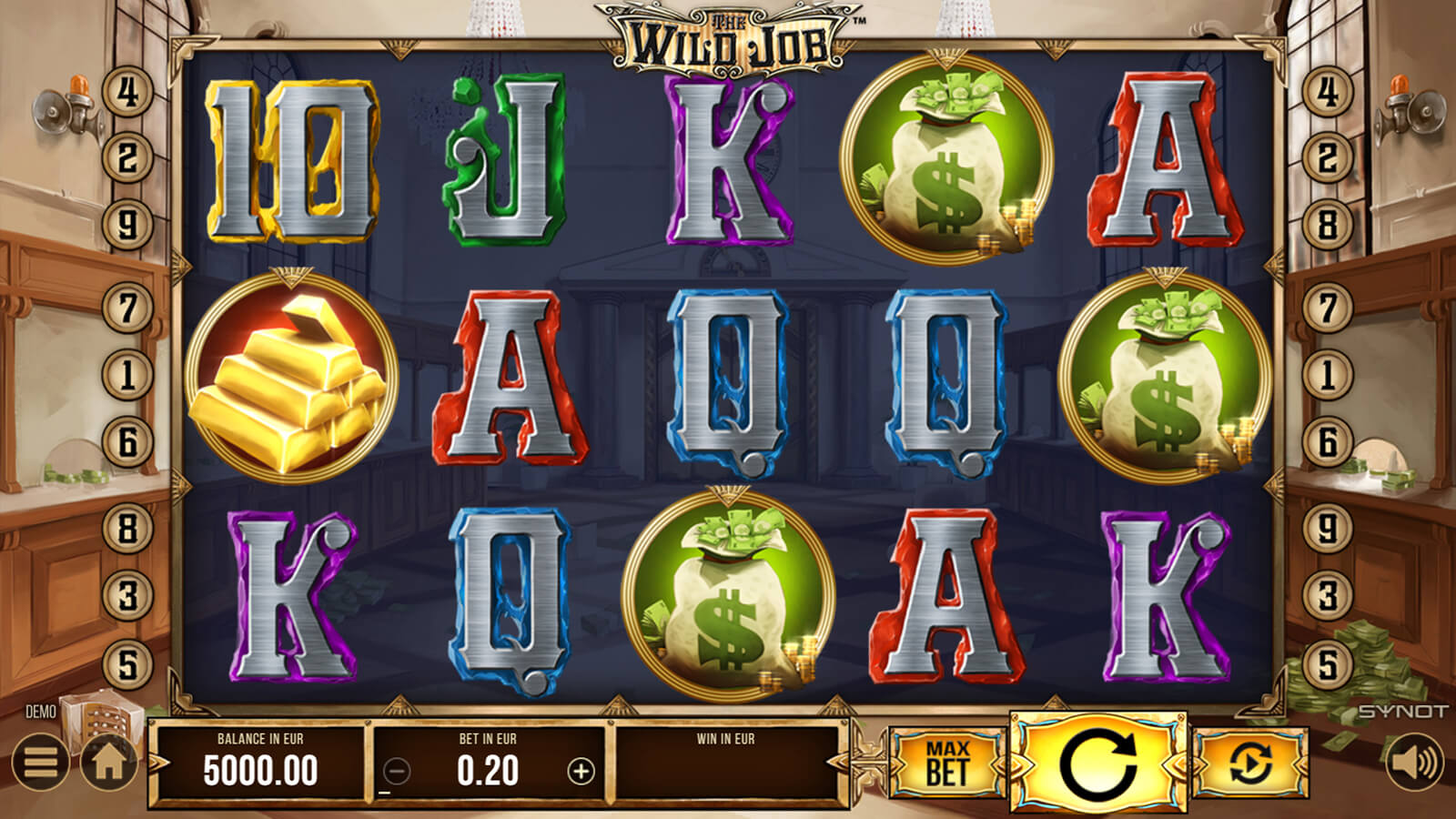This screenshot has height=819, width=1456.
Task: Activate the autoplay button
Action: [1249, 763]
